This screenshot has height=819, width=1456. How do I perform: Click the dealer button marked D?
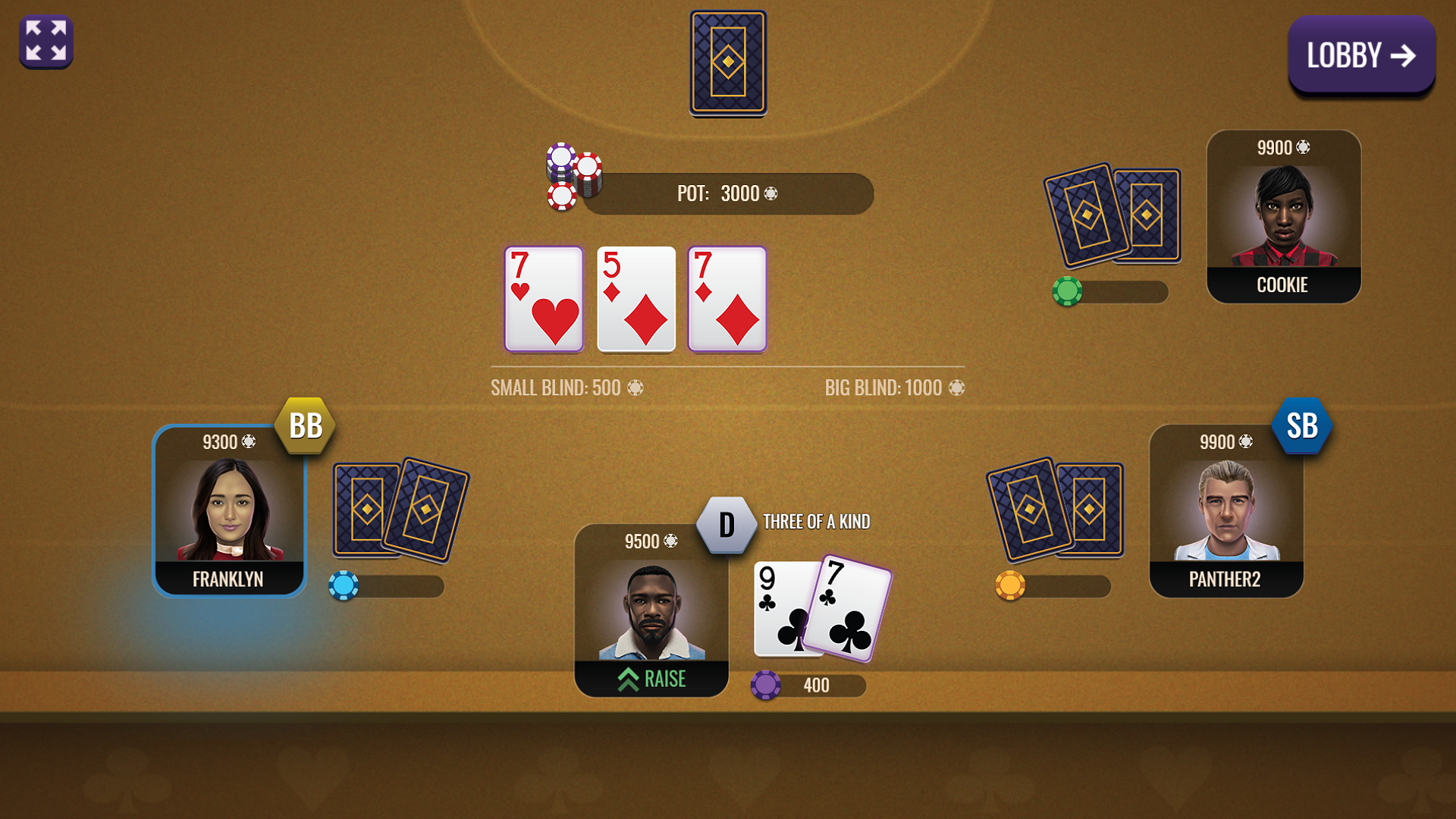[x=727, y=523]
